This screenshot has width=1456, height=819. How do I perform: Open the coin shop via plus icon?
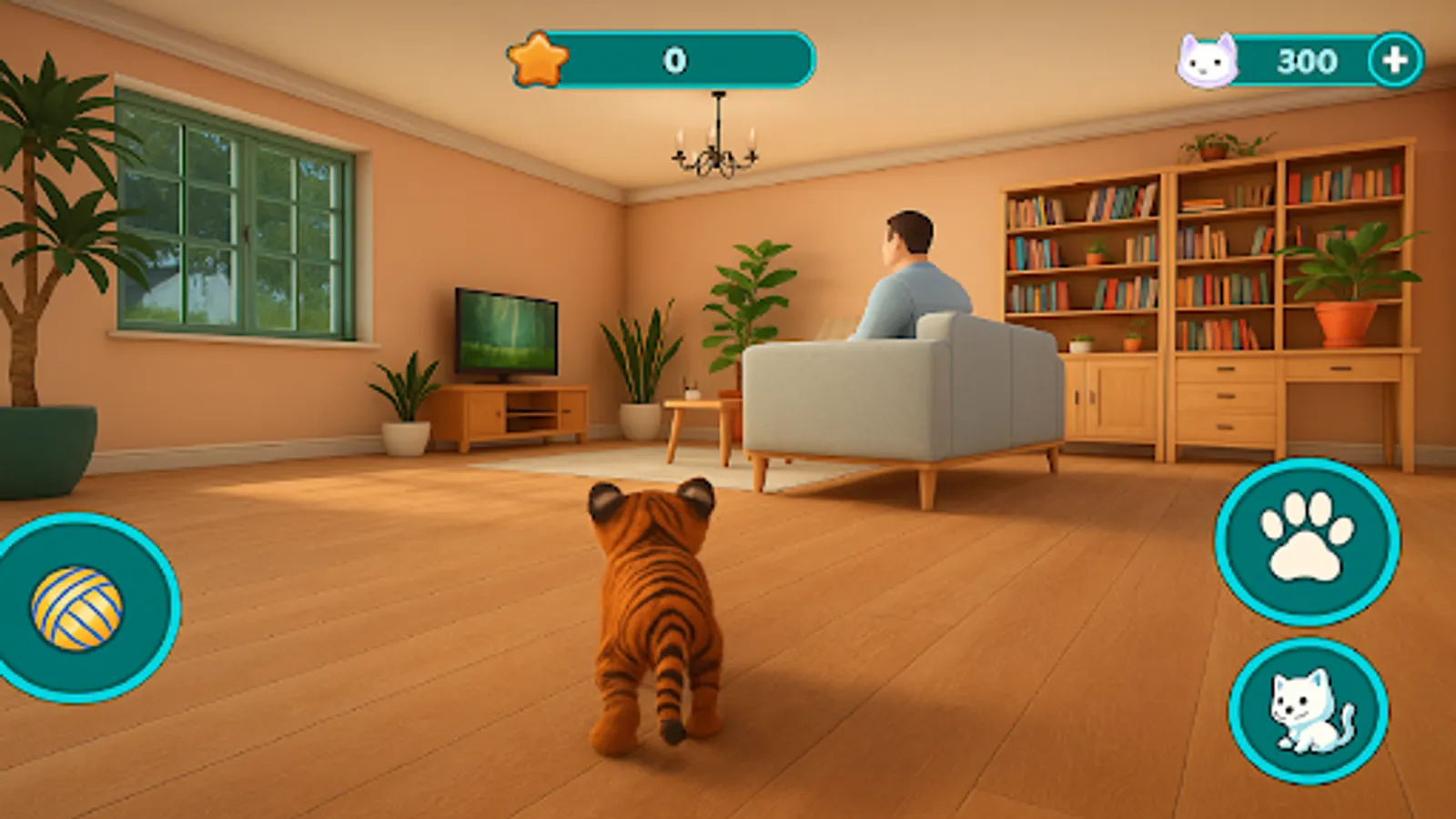(1392, 58)
